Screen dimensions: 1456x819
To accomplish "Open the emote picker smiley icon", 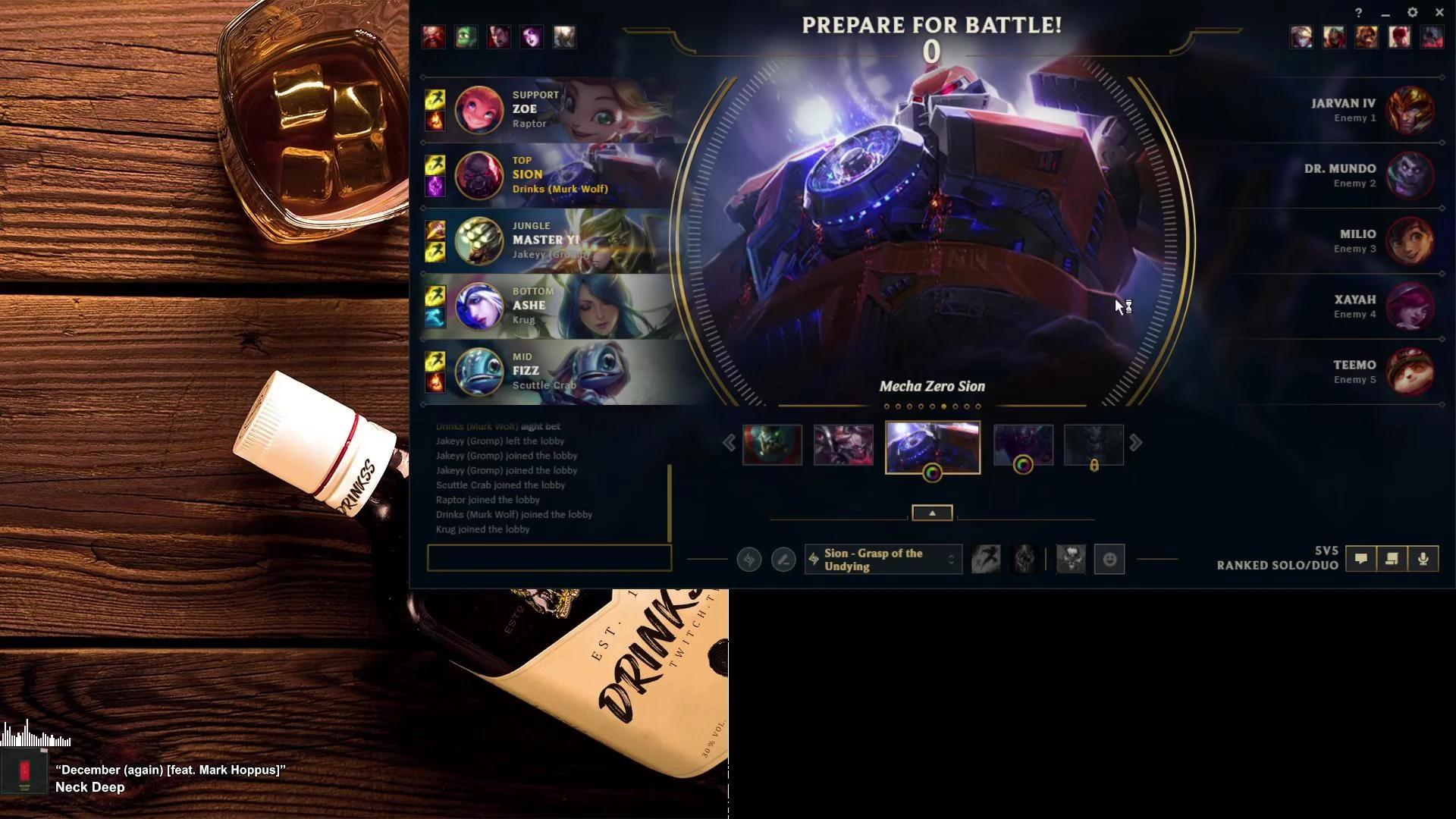I will (1109, 559).
